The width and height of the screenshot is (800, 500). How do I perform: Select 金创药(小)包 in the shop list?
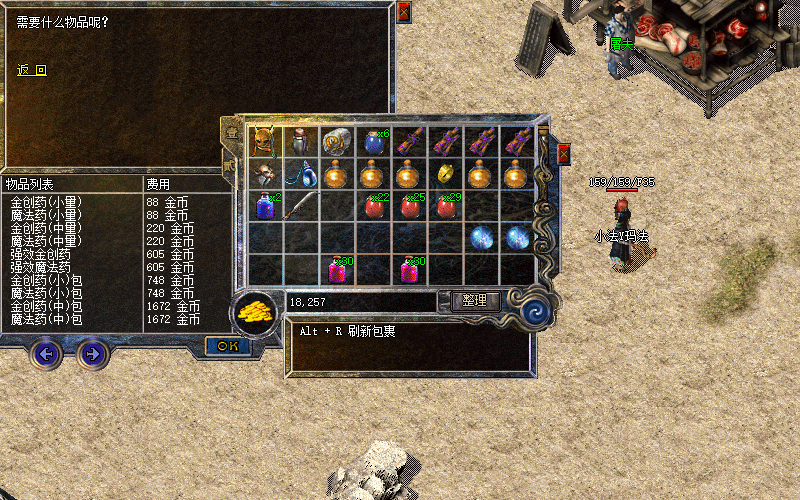[46, 280]
